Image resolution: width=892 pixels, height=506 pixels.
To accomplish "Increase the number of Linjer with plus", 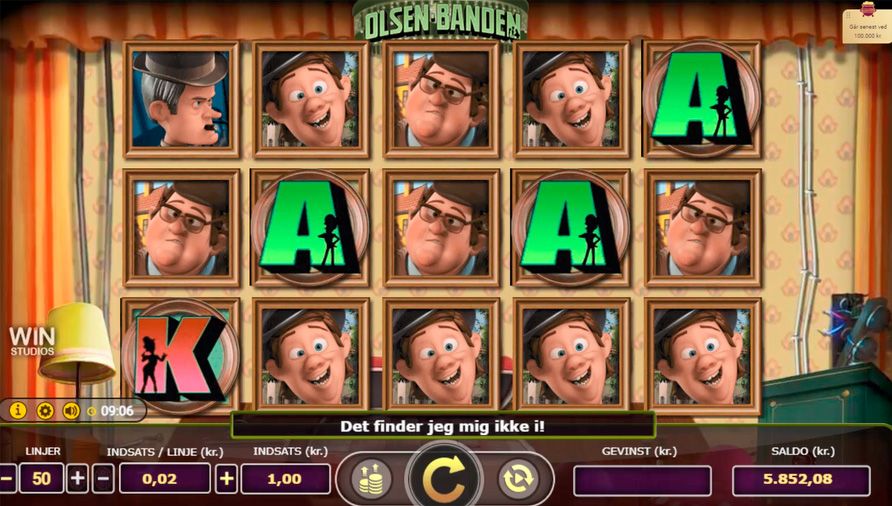I will point(78,479).
